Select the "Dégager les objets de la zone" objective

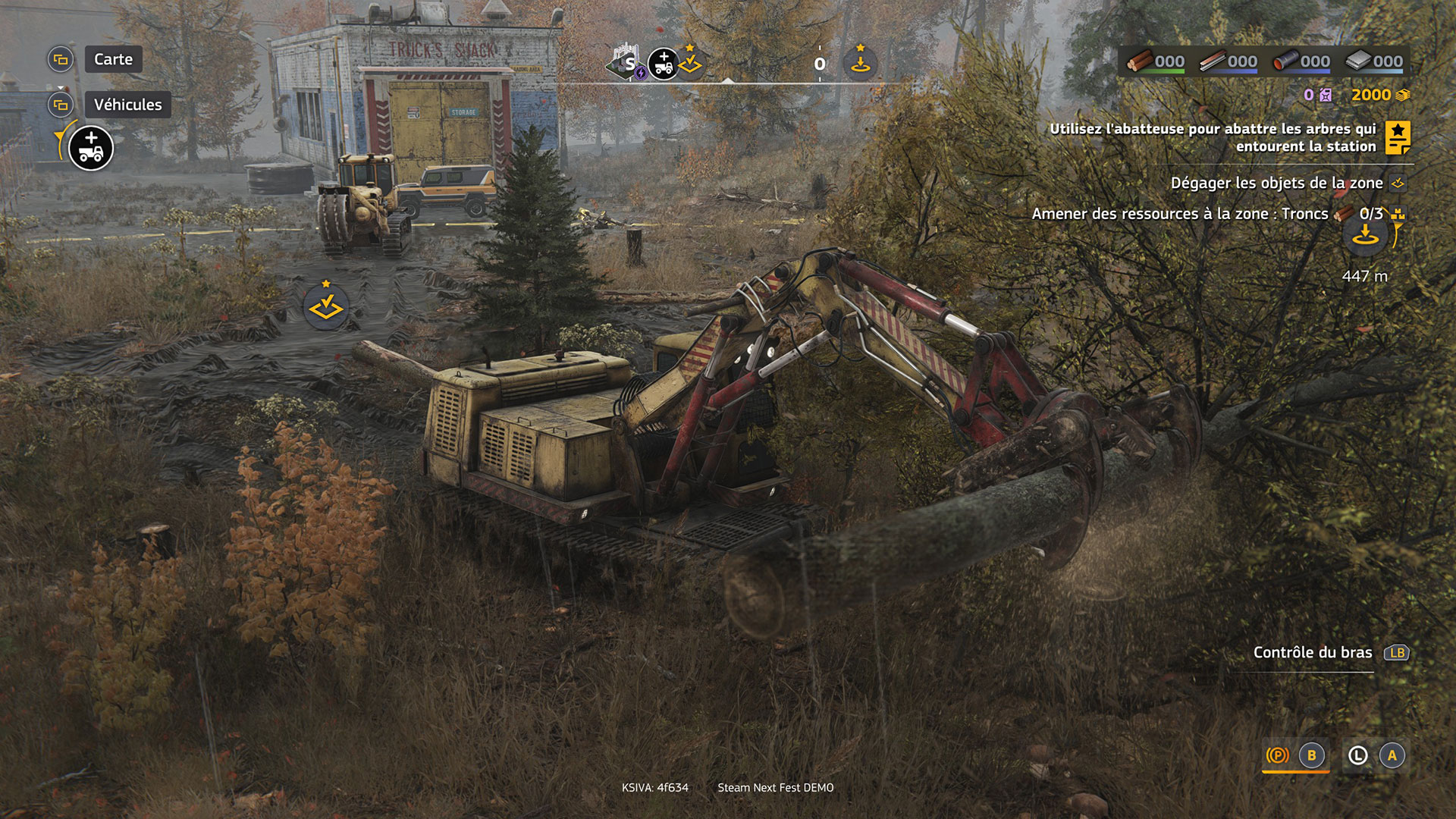point(1276,183)
